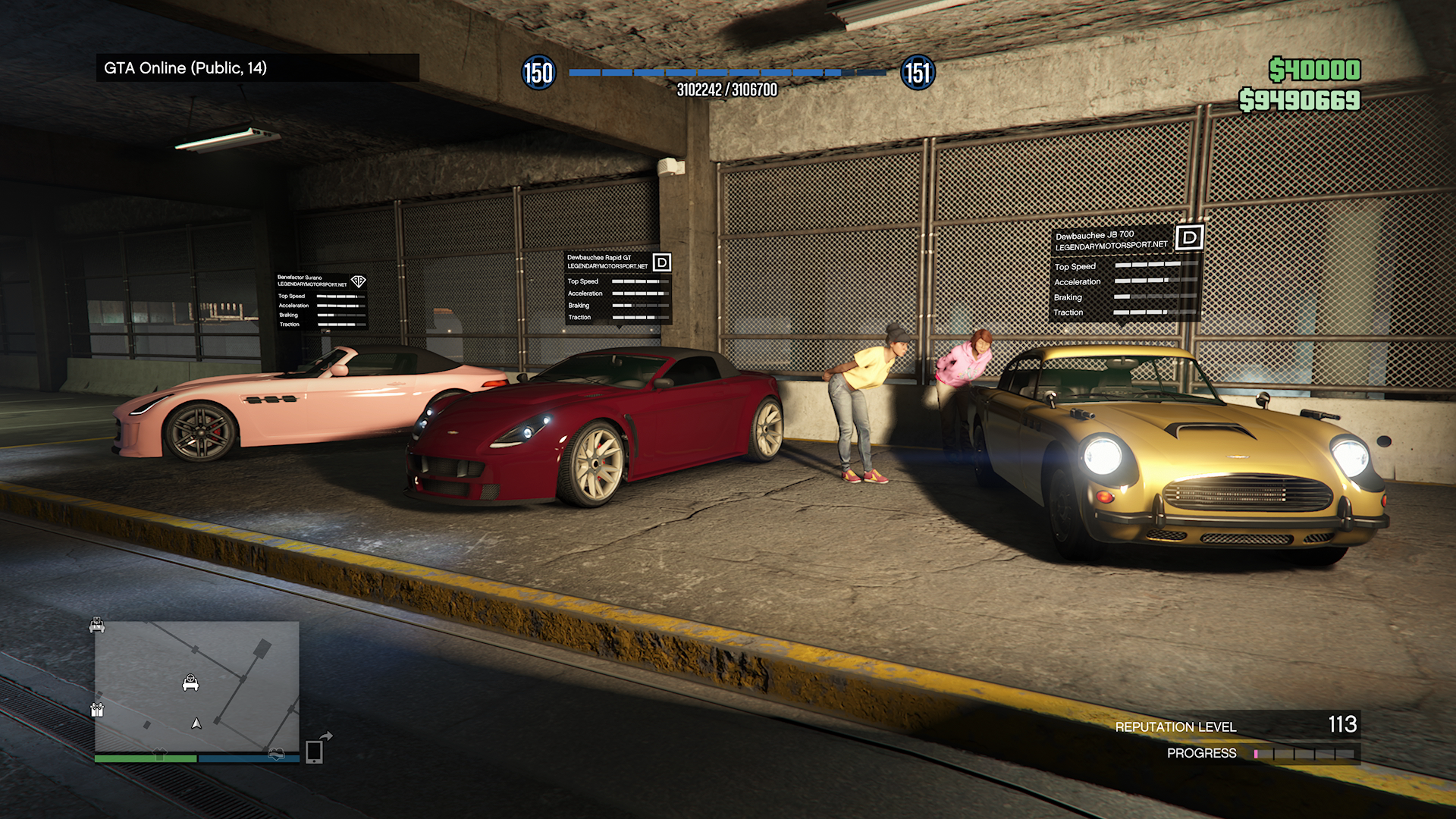Open the phone icon beside the minimap
1456x819 pixels.
pos(314,752)
